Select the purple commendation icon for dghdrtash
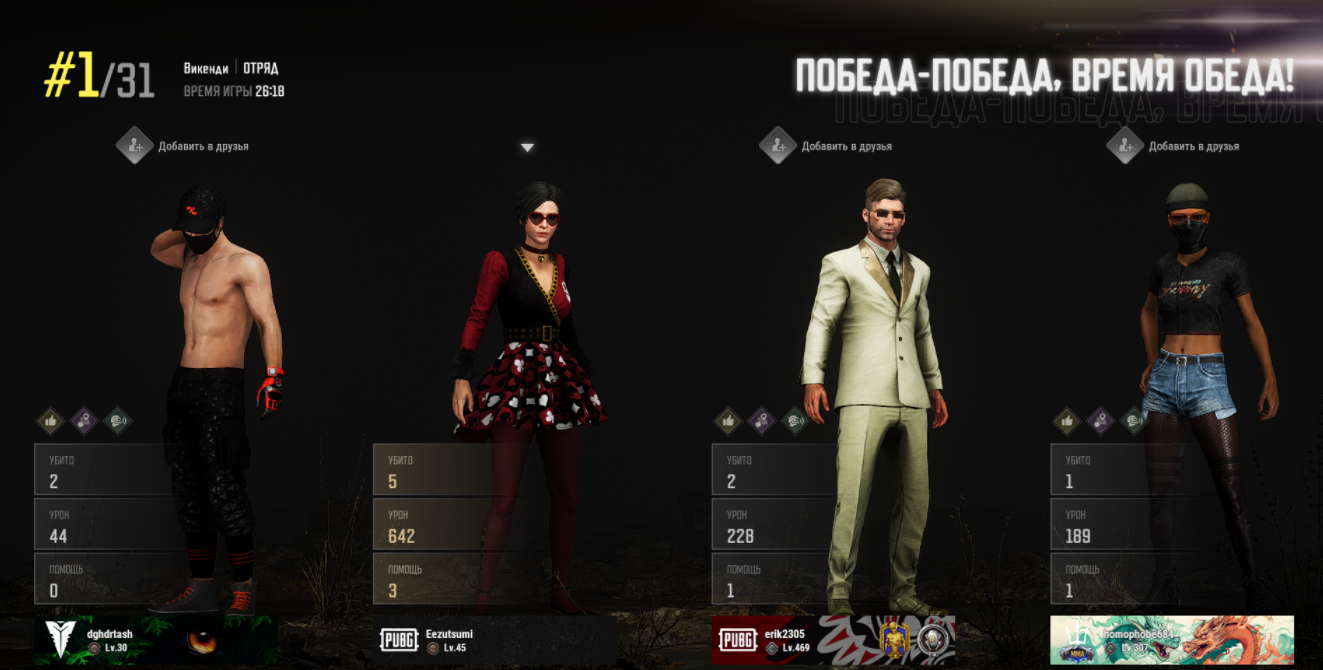The width and height of the screenshot is (1323, 670). pos(84,421)
